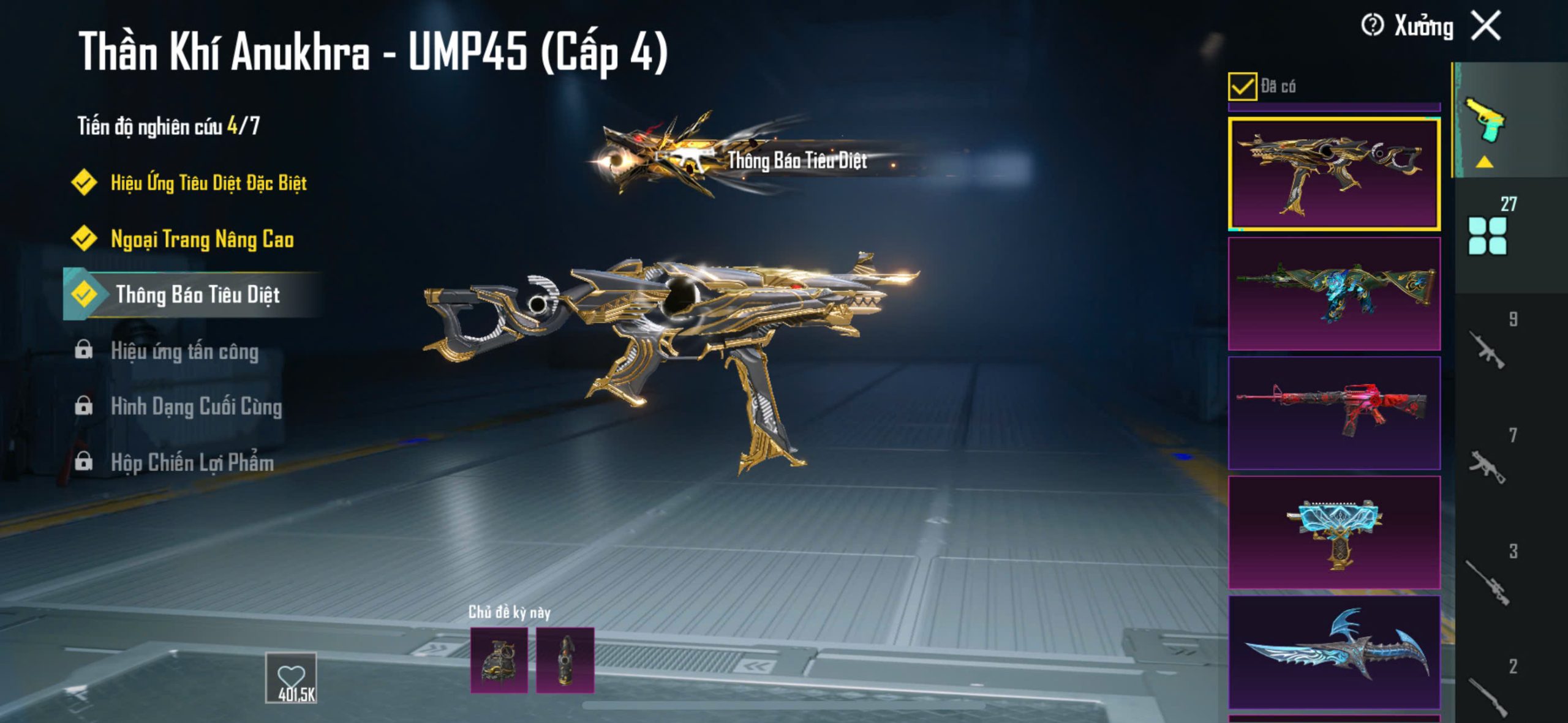View locked "Hộp Chiến Lợi Phẩm" upgrade

[x=192, y=462]
